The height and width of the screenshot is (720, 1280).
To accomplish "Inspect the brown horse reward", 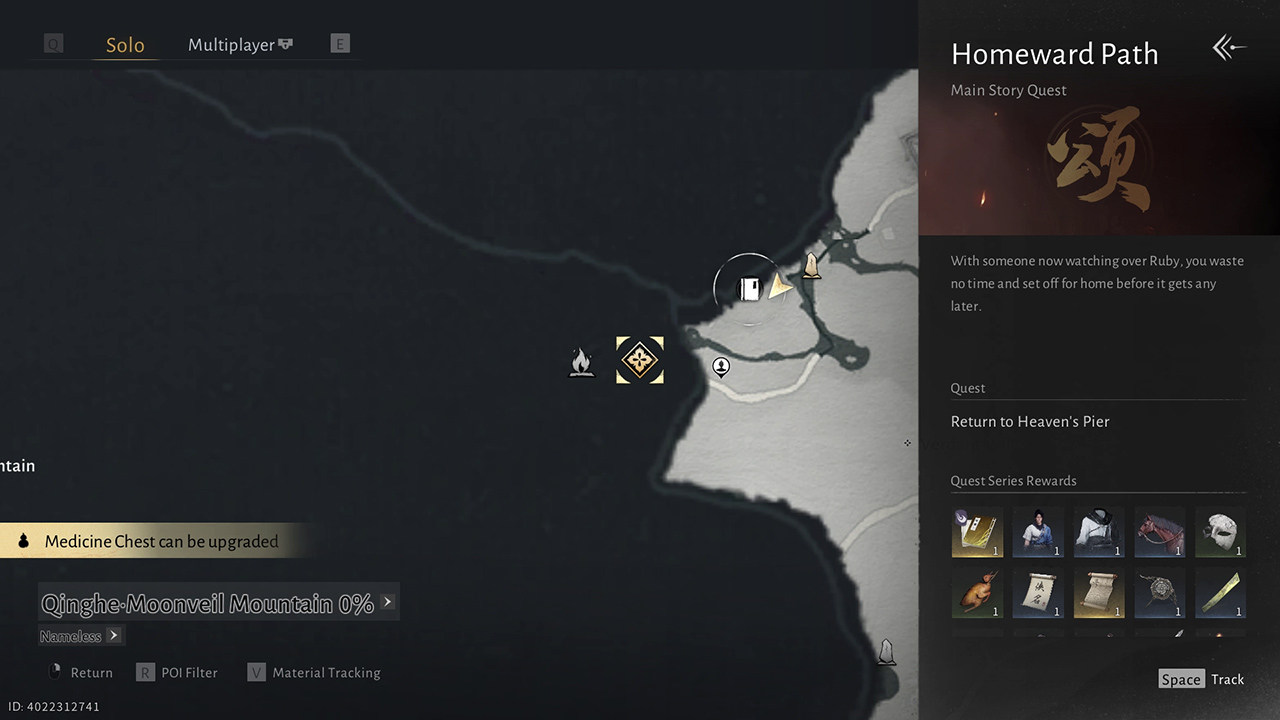I will (1160, 532).
